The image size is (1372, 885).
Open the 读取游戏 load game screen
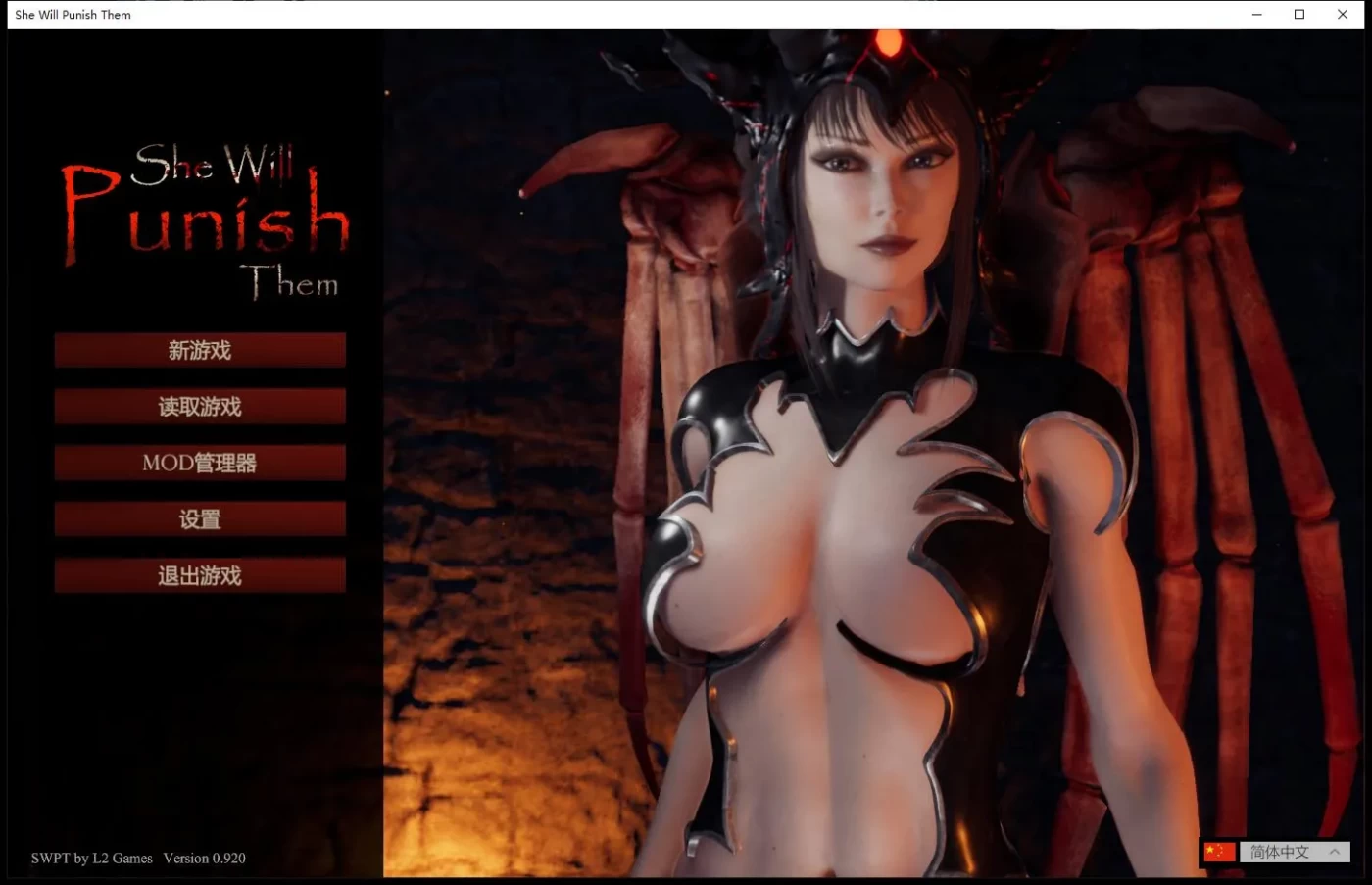[199, 406]
